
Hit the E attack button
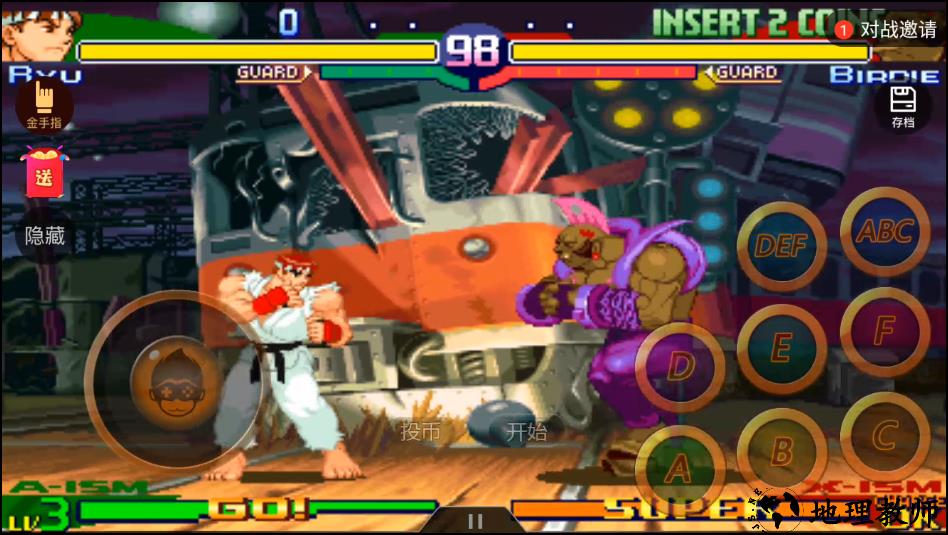click(781, 348)
